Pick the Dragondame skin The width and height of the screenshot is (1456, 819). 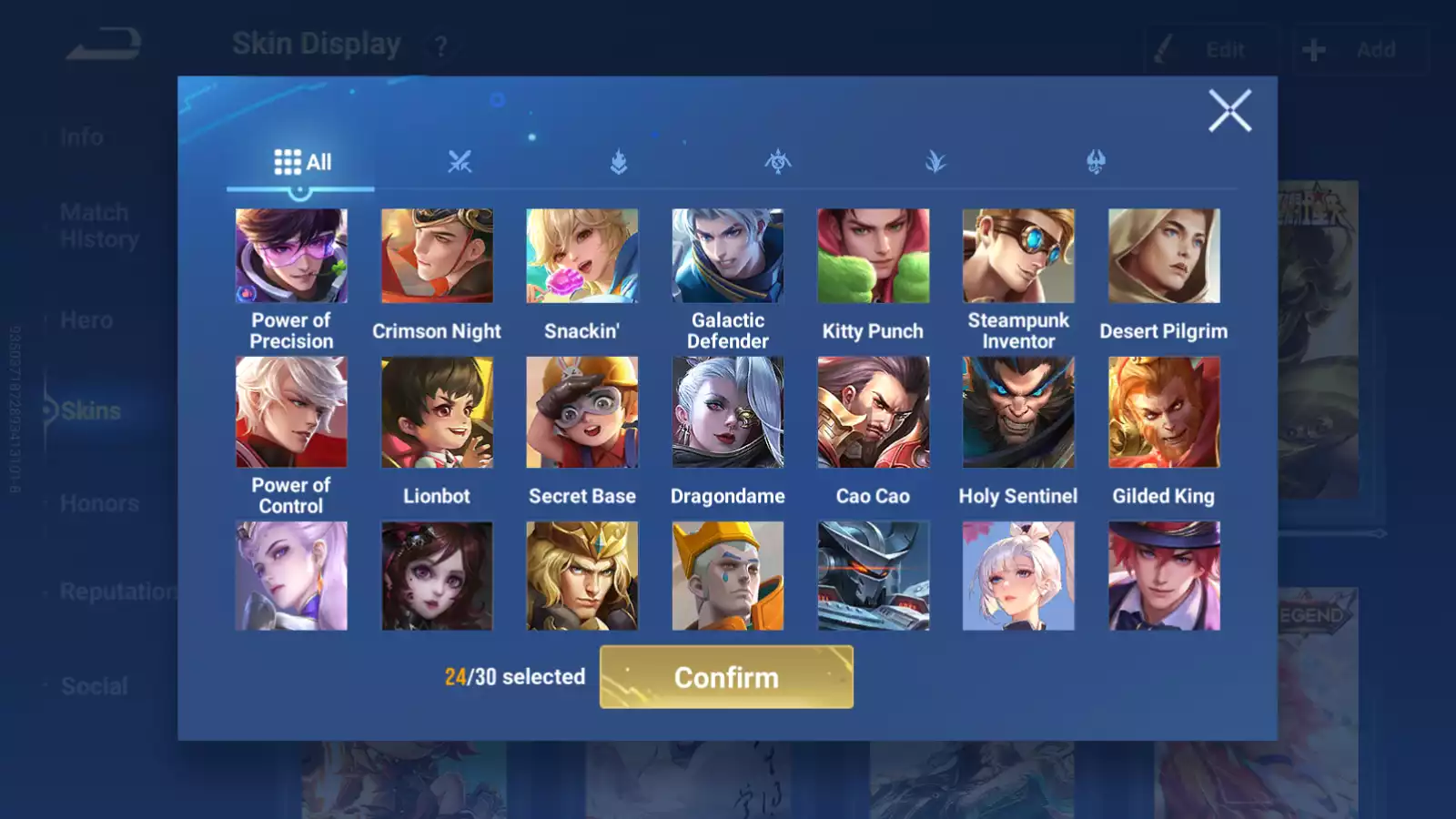click(728, 412)
